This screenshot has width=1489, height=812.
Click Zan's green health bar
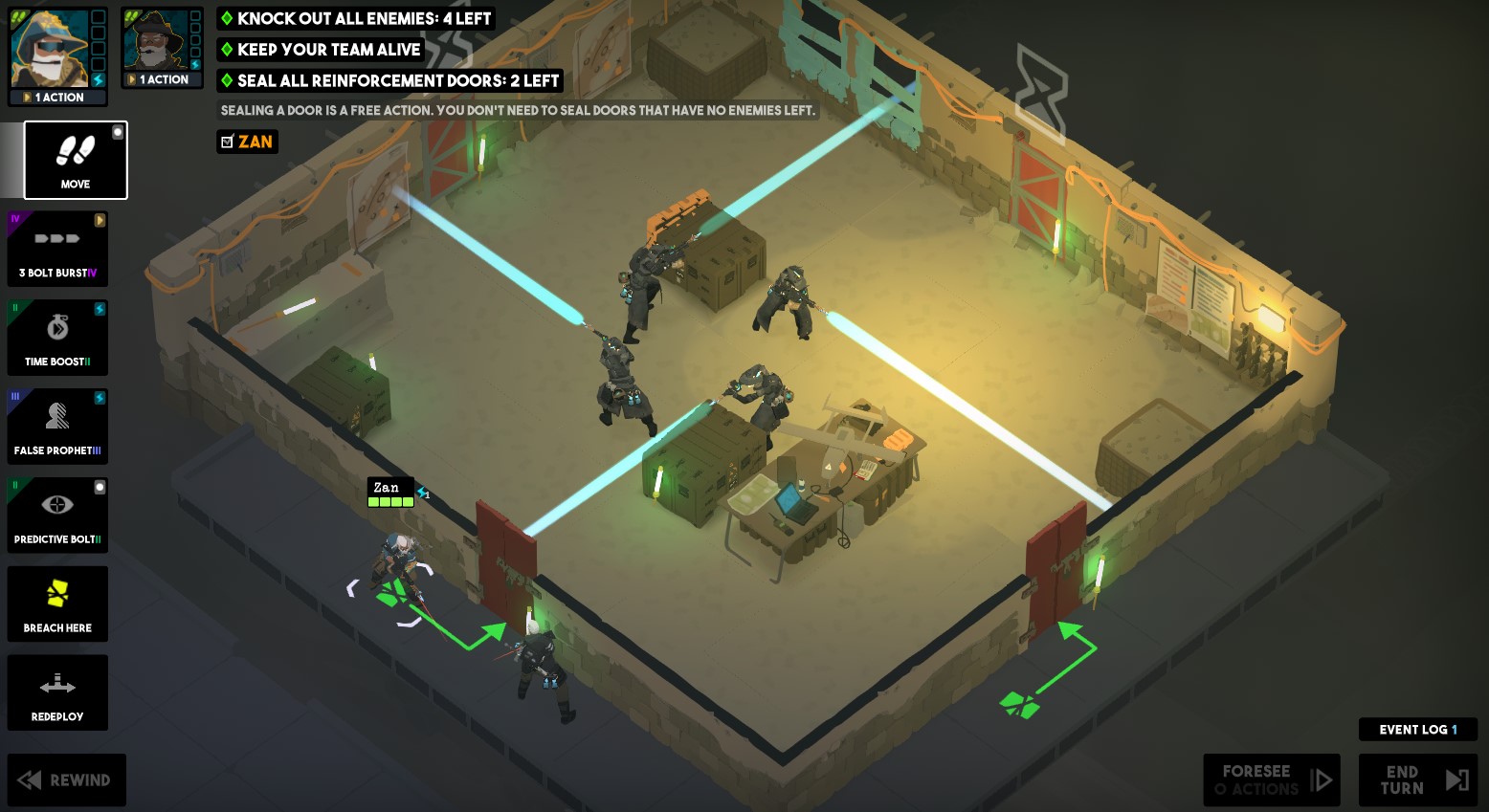[389, 503]
